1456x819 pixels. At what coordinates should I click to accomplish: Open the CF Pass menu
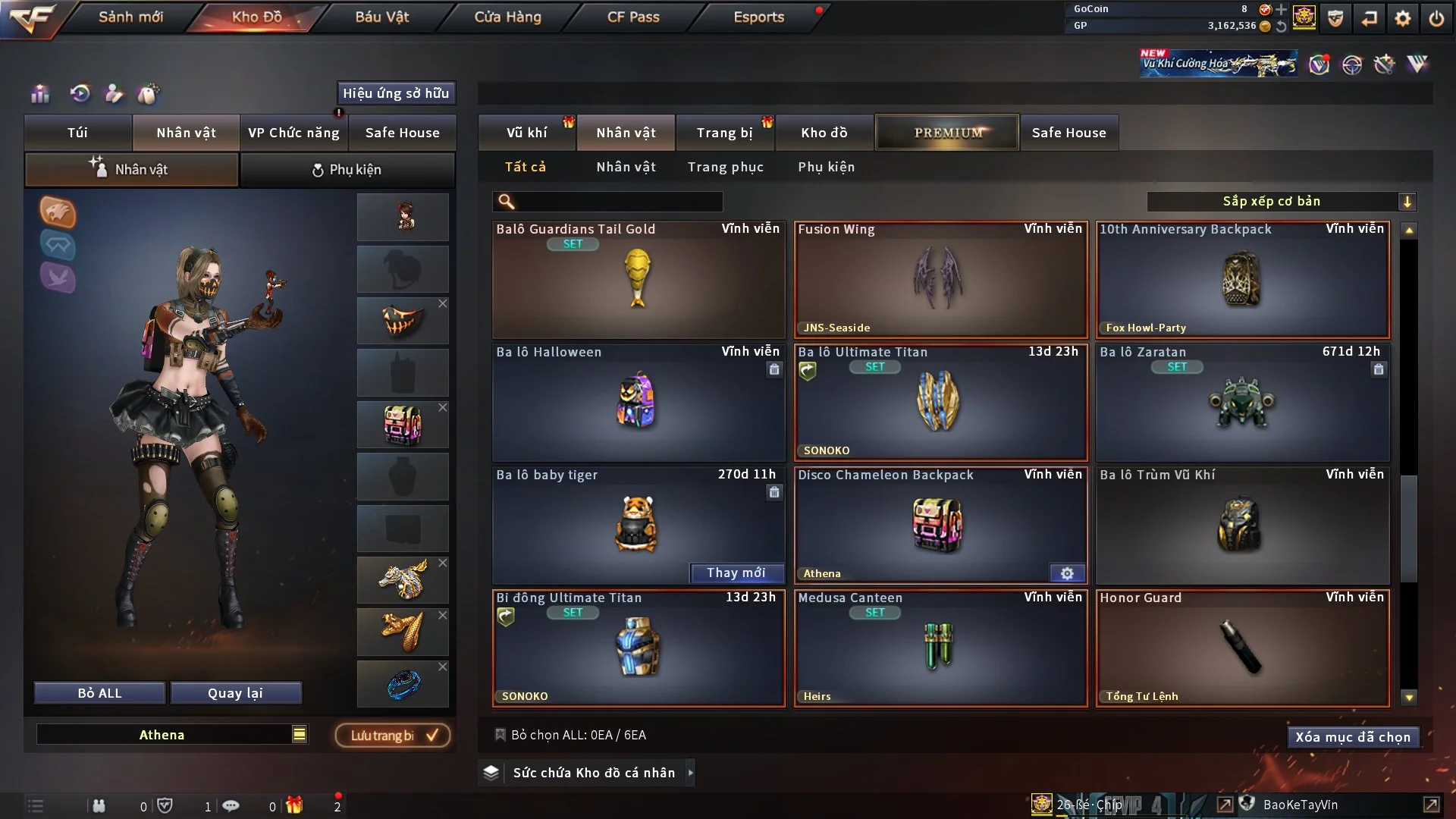(x=633, y=17)
